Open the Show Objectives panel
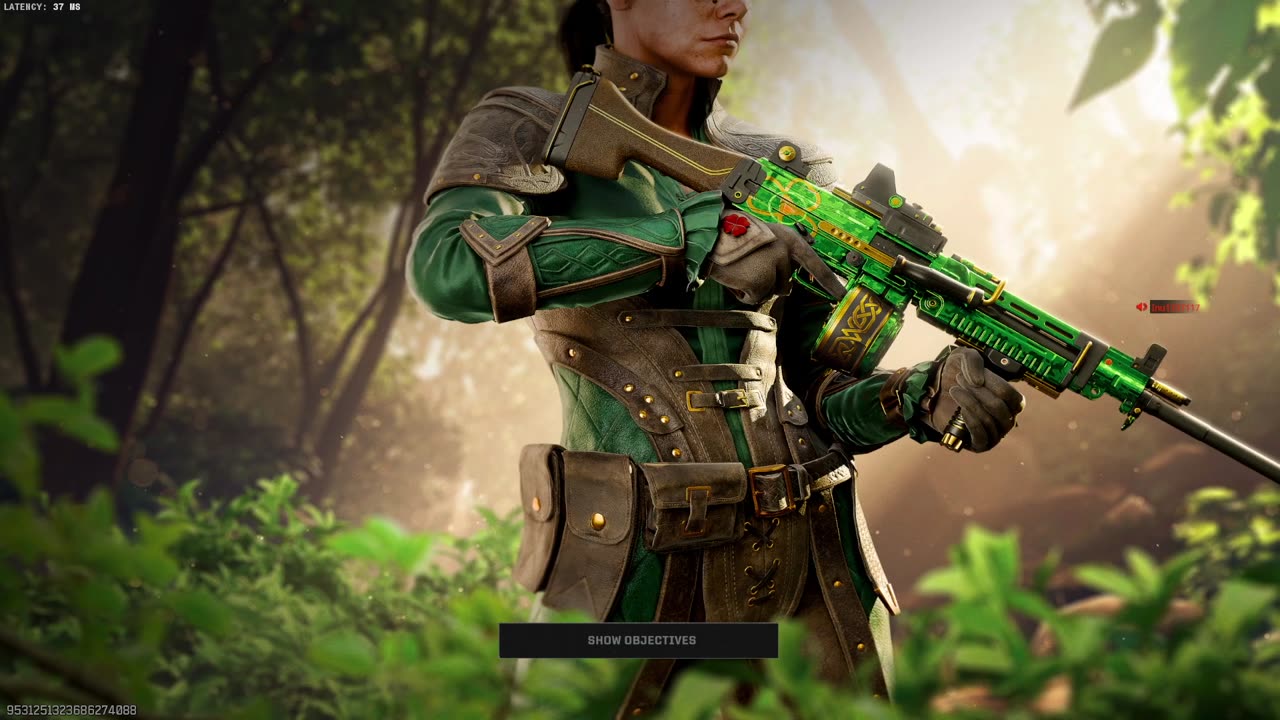Viewport: 1280px width, 720px height. (x=639, y=640)
